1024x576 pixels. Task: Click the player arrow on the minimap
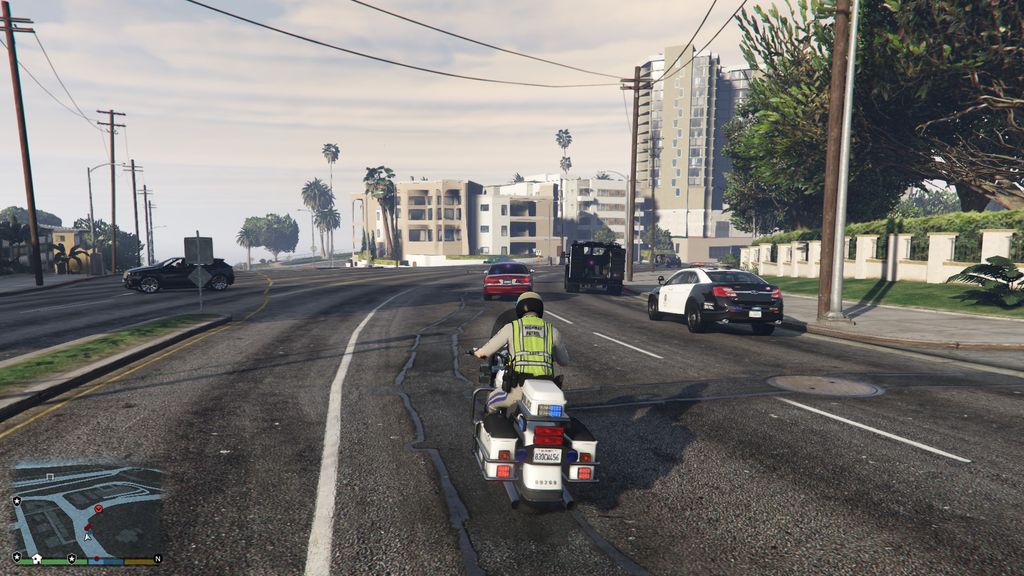coord(87,535)
